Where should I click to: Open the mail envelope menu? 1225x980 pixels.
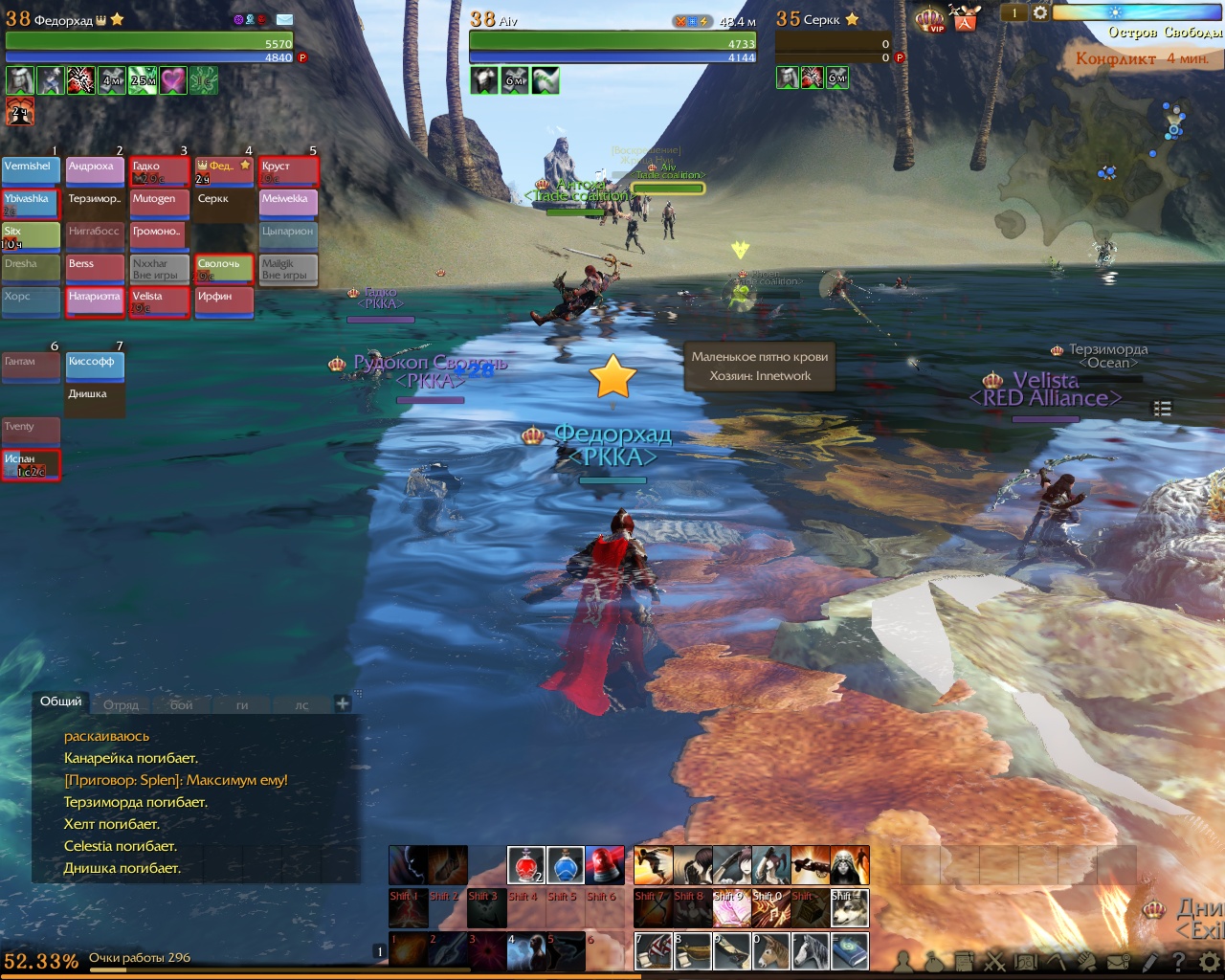[1116, 961]
